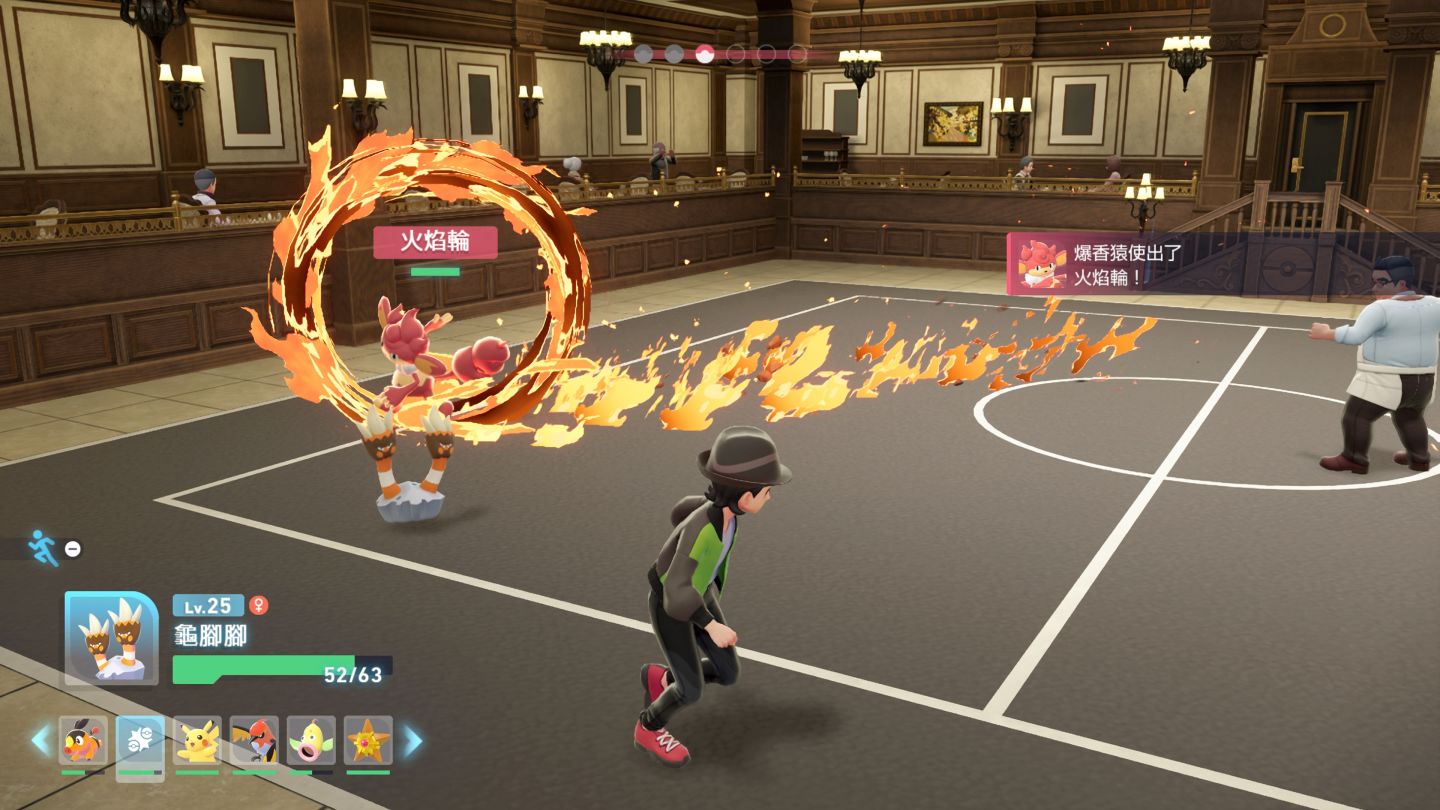Open the active Binacle portrait
This screenshot has height=810, width=1440.
point(111,638)
